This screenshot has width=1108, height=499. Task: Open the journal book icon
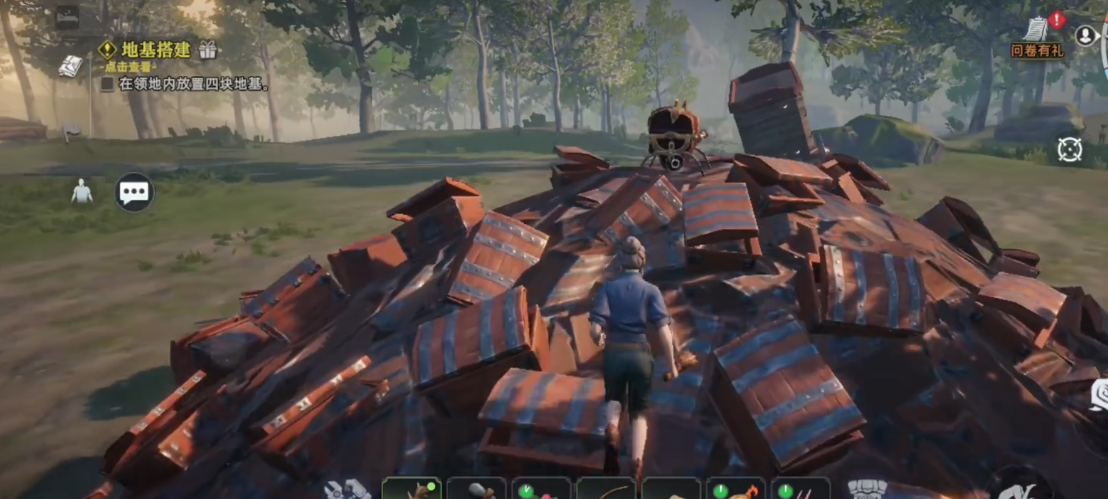[x=70, y=66]
